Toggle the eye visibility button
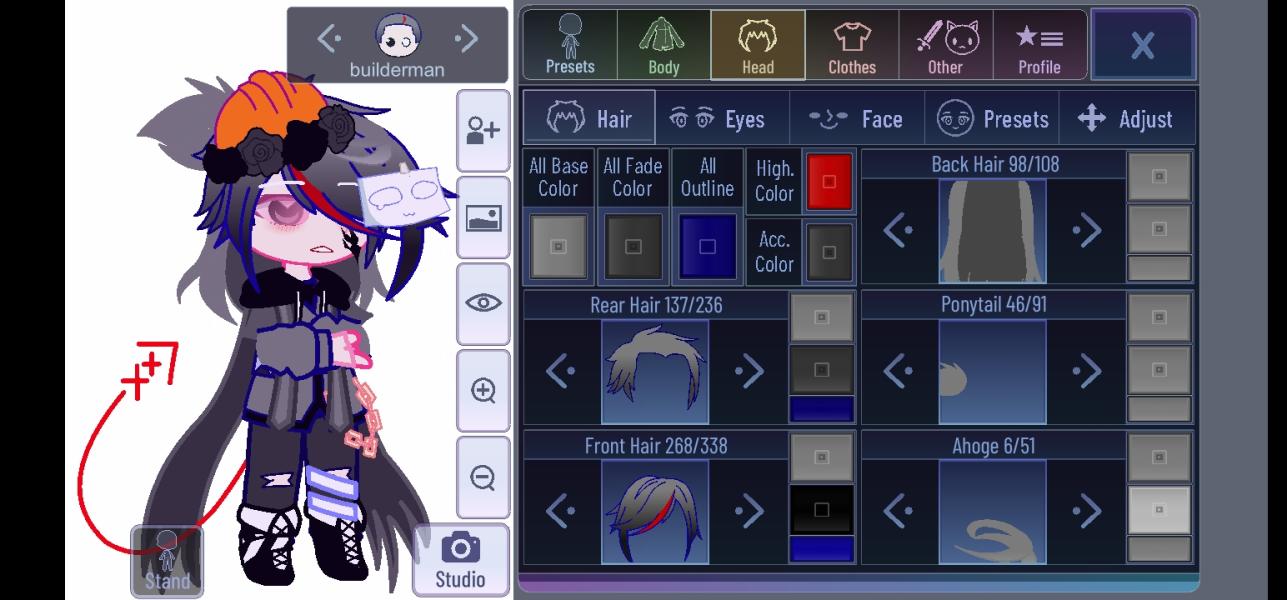Screen dimensions: 1287x600 click(x=483, y=303)
